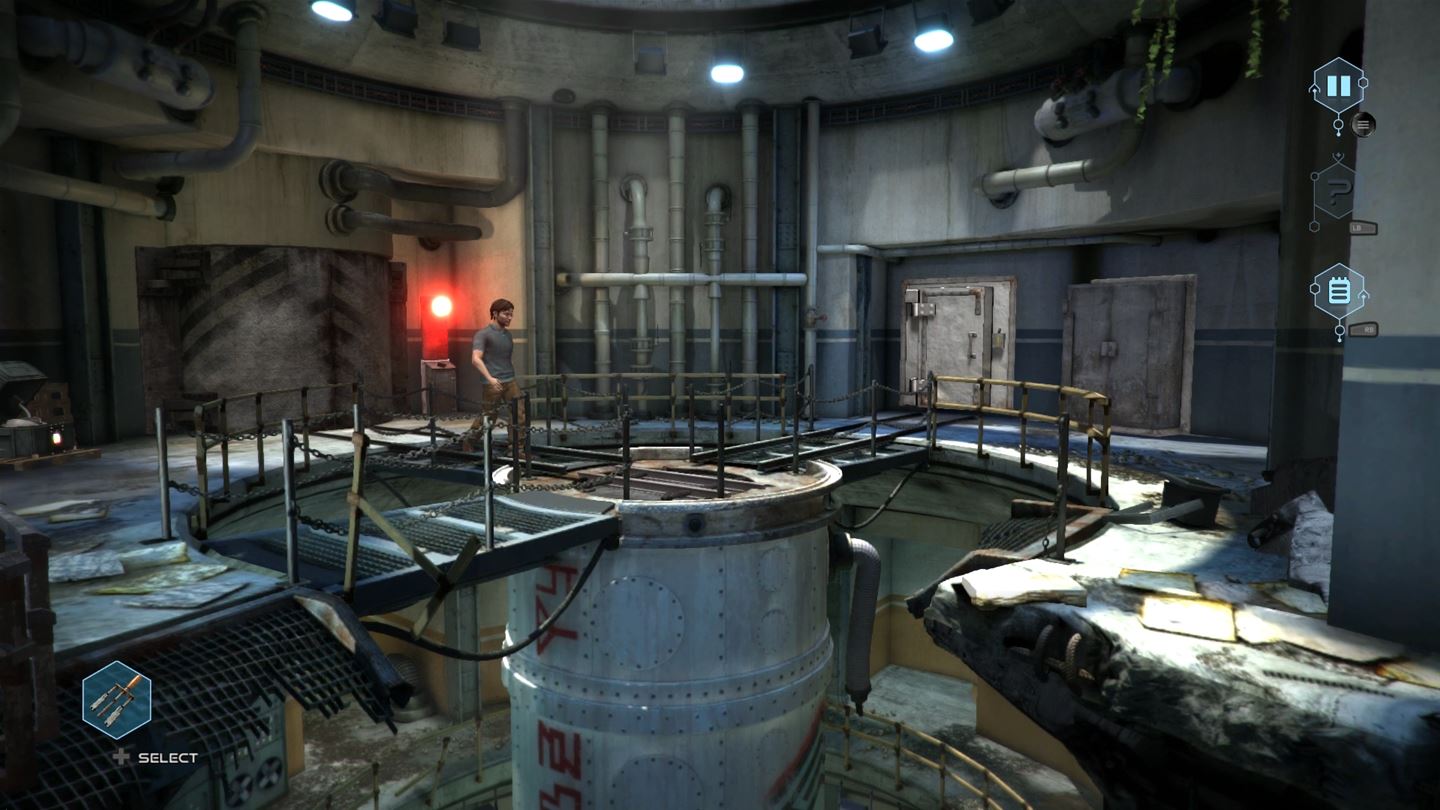
Task: Open the journal notebook hexagon icon
Action: (x=1337, y=289)
